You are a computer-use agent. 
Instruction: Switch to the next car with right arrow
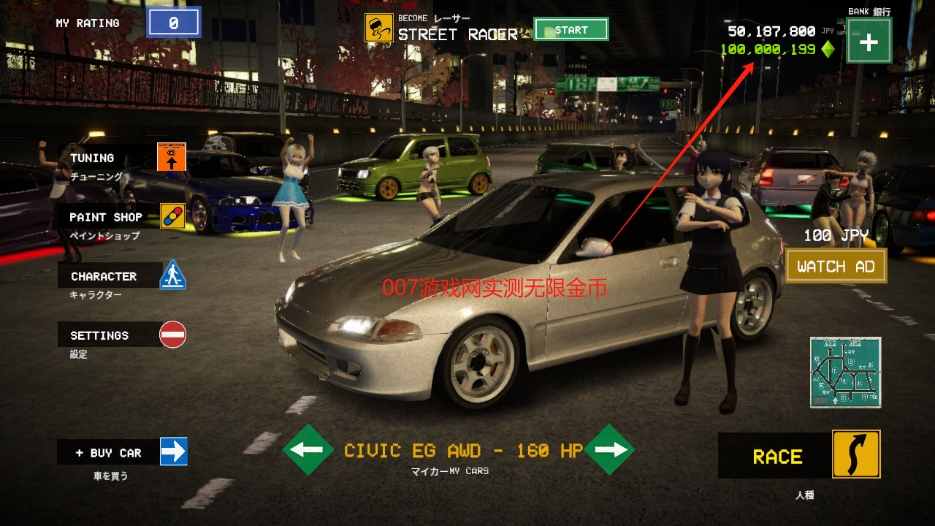(610, 450)
